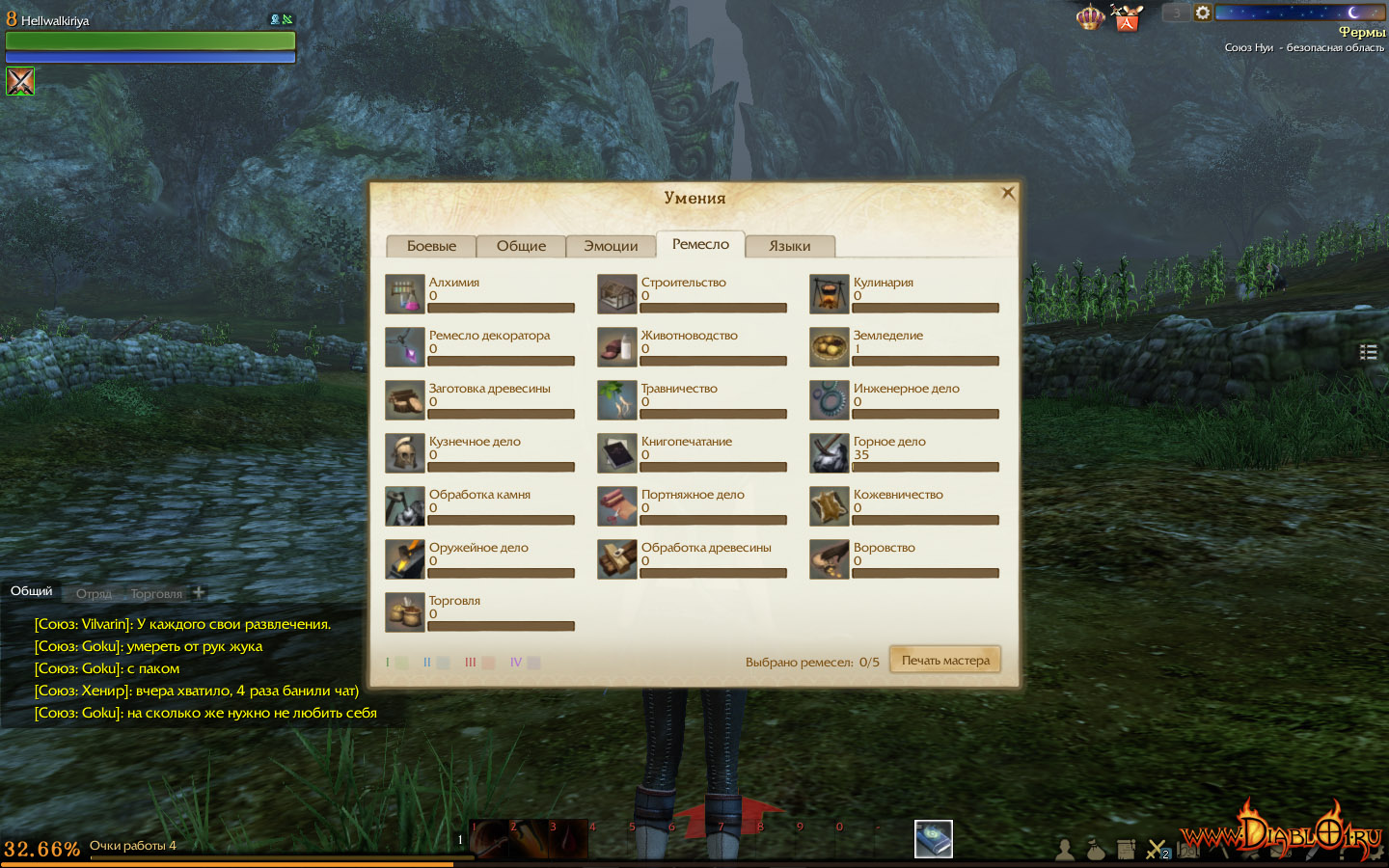Open the gear settings icon
The width and height of the screenshot is (1389, 868).
pos(1203,13)
